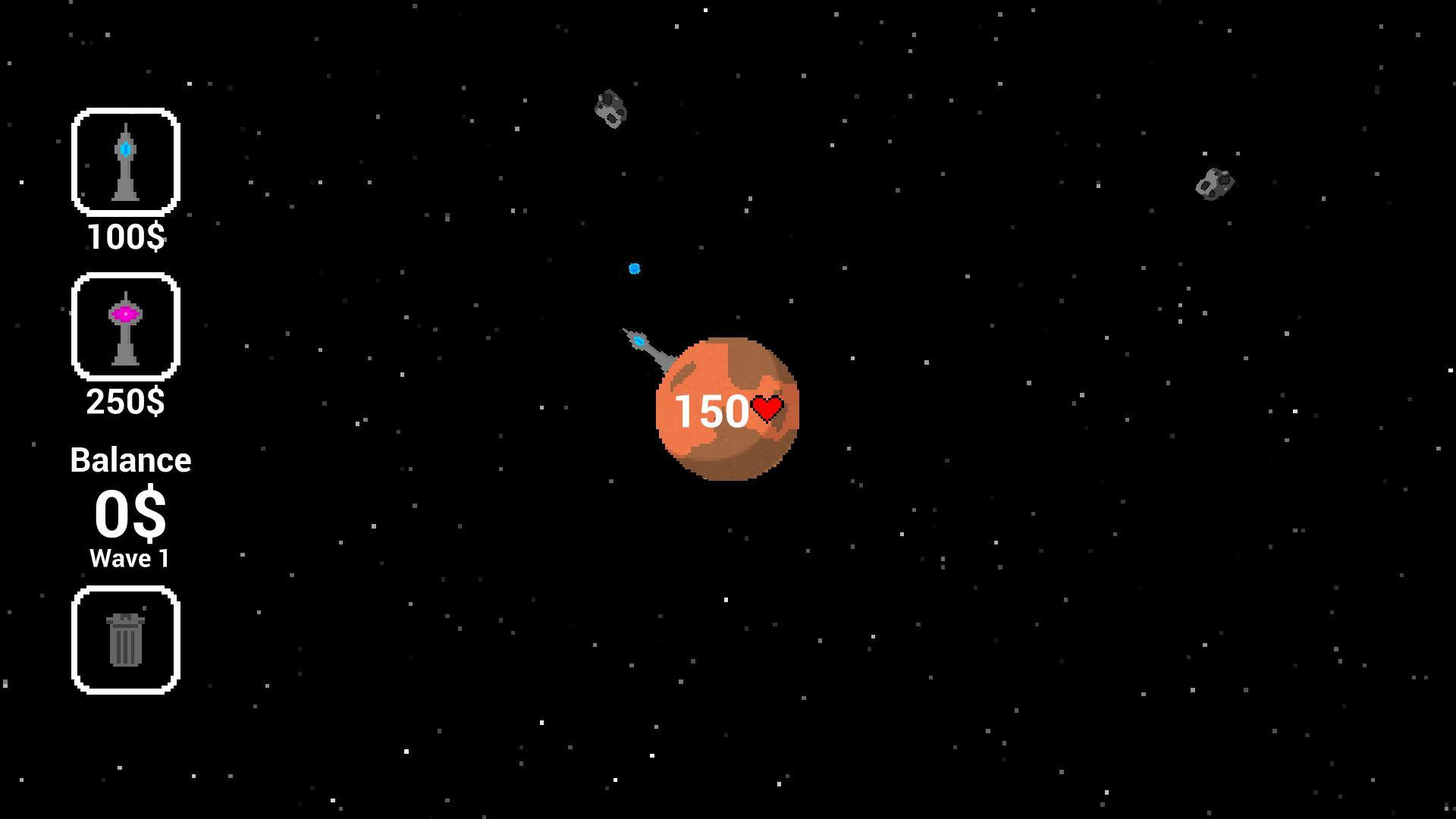
Task: Click the asteroid on the right side
Action: point(1214,182)
